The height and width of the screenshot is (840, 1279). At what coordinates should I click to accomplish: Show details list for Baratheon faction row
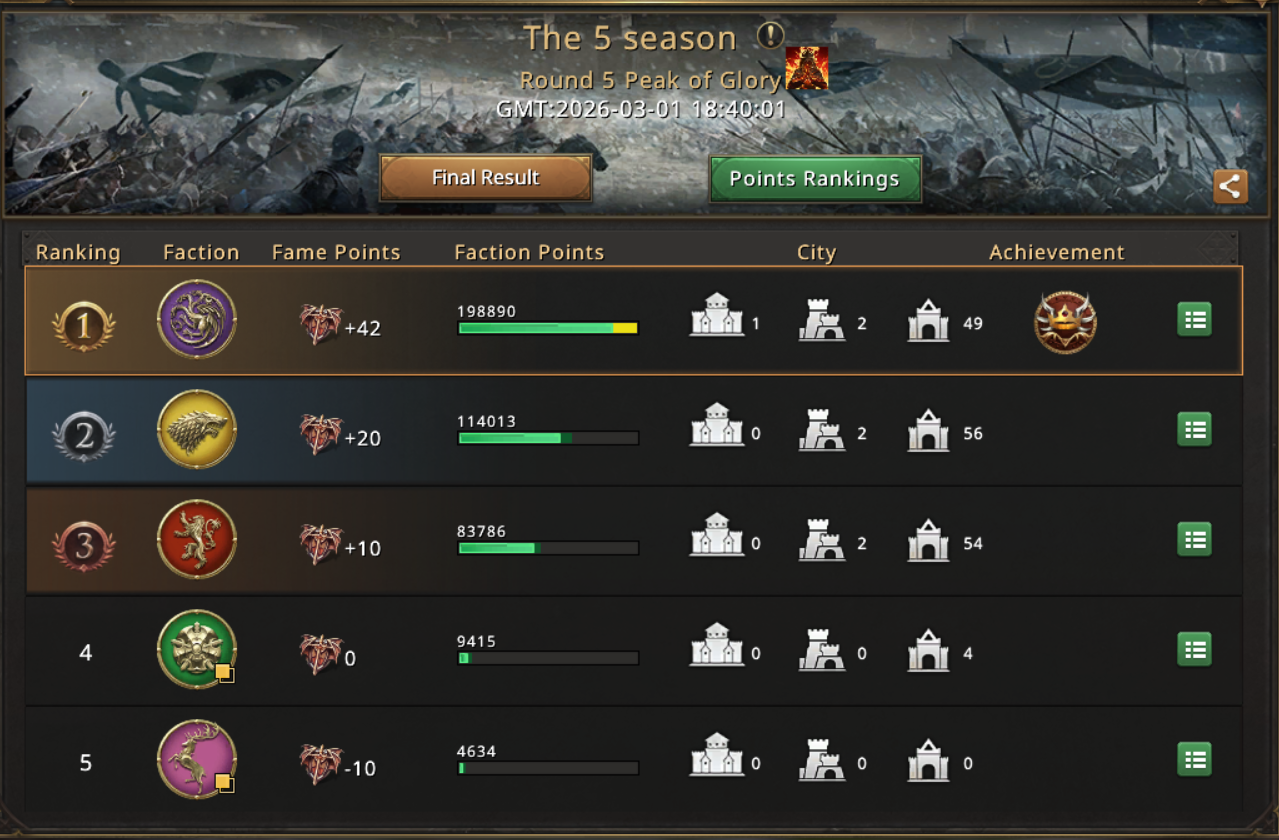pos(1194,760)
